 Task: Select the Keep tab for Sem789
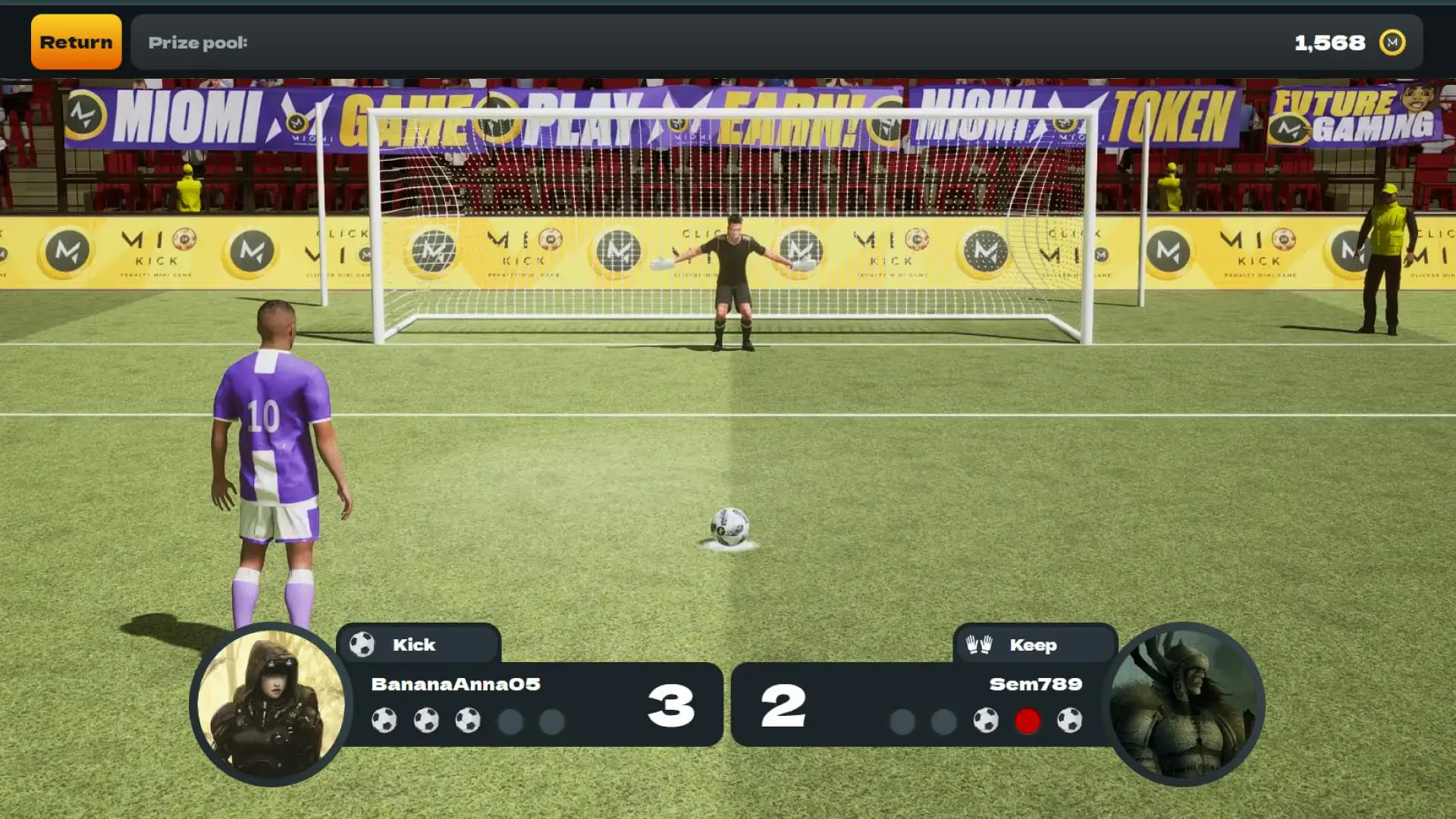point(1034,644)
